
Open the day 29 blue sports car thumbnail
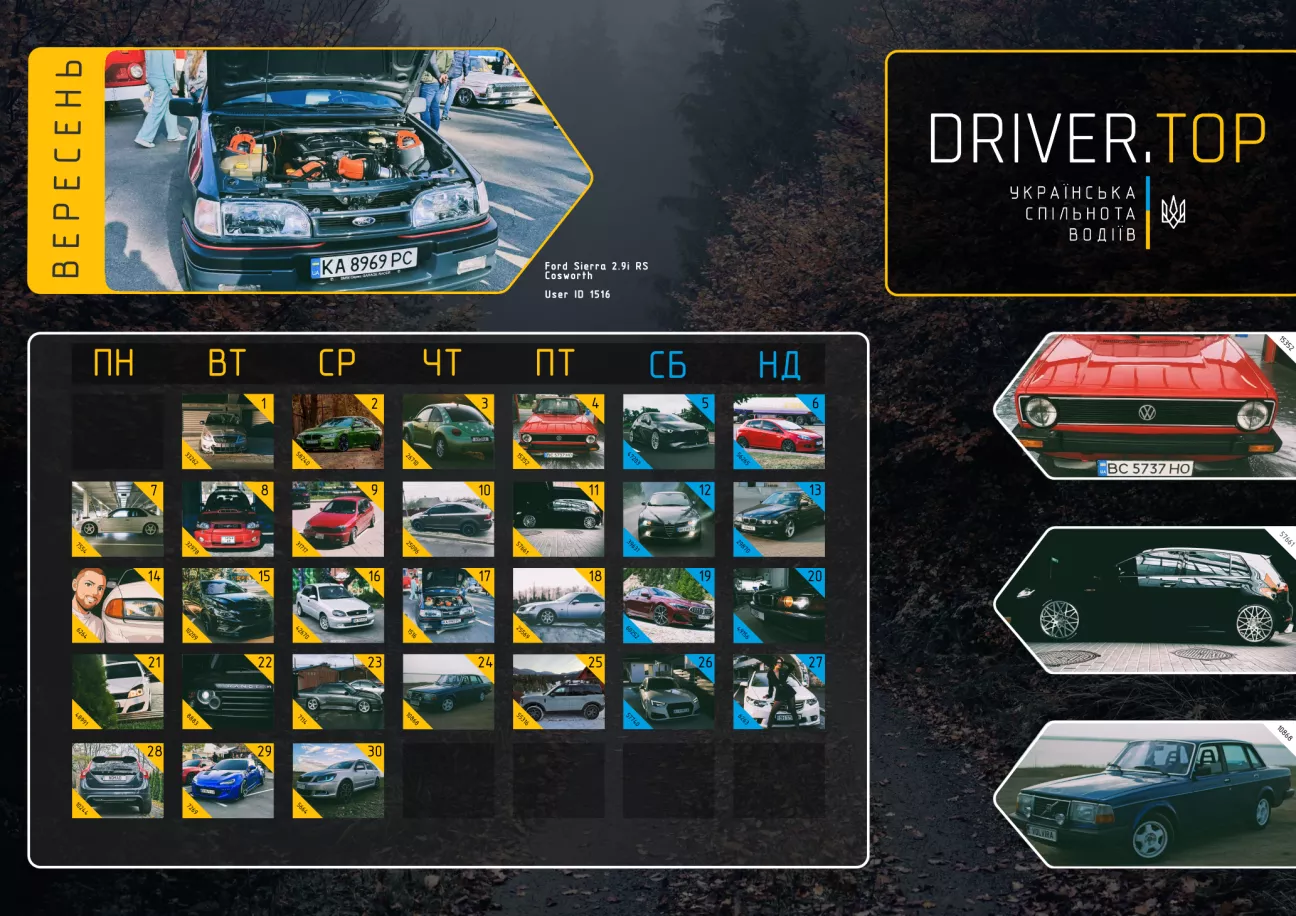(x=227, y=780)
